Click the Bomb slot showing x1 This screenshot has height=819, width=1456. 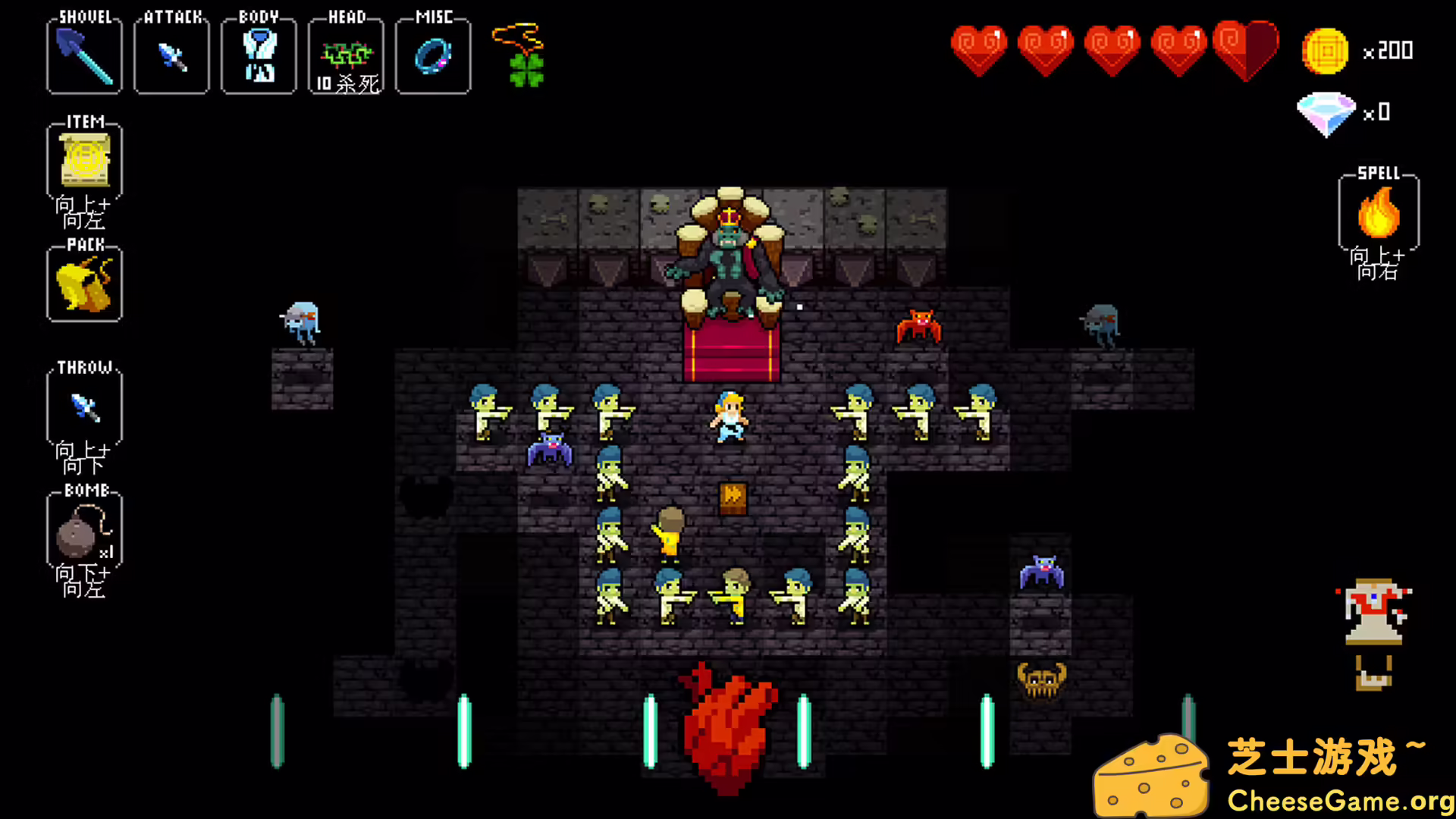tap(83, 531)
